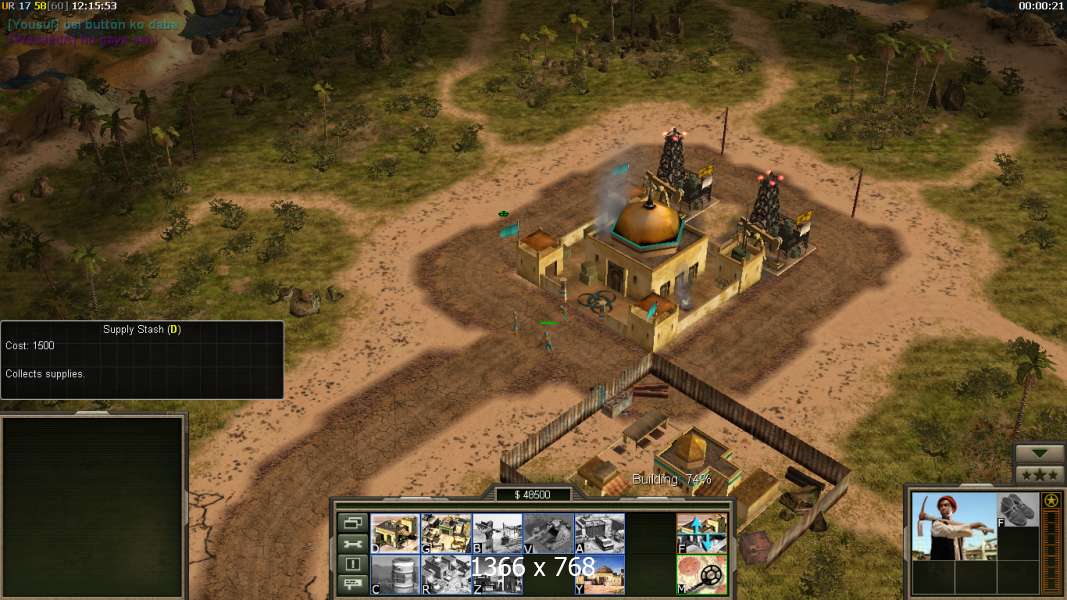Click the gold star rank icon

click(1050, 500)
